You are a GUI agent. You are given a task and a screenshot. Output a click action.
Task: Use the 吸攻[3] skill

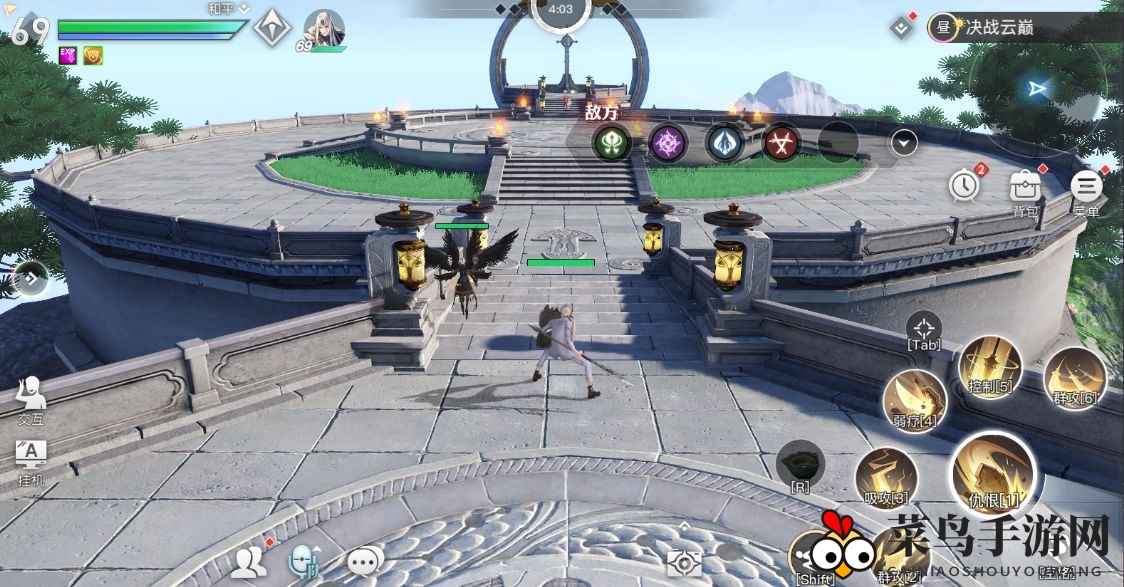pos(887,476)
